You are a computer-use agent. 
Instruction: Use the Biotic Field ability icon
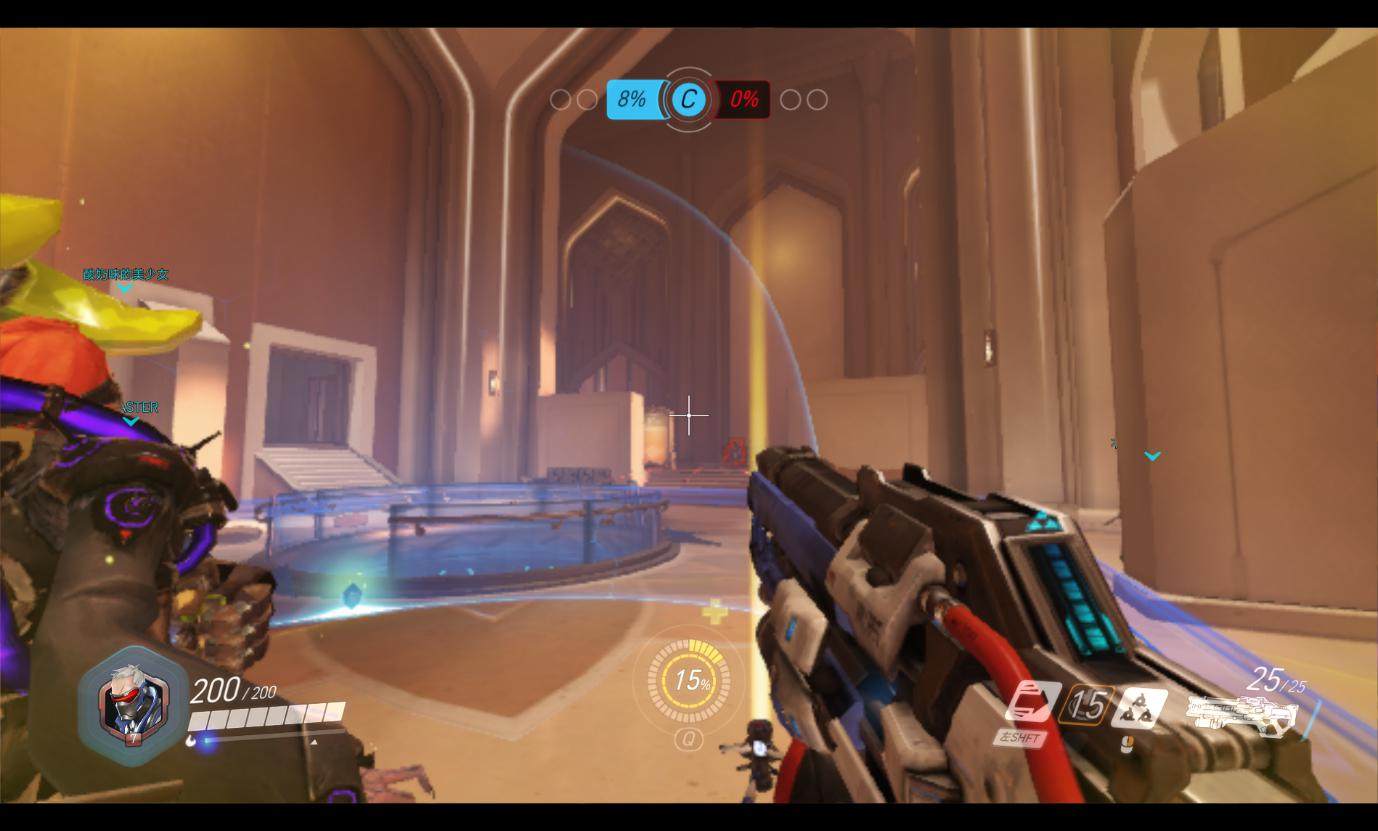1140,707
